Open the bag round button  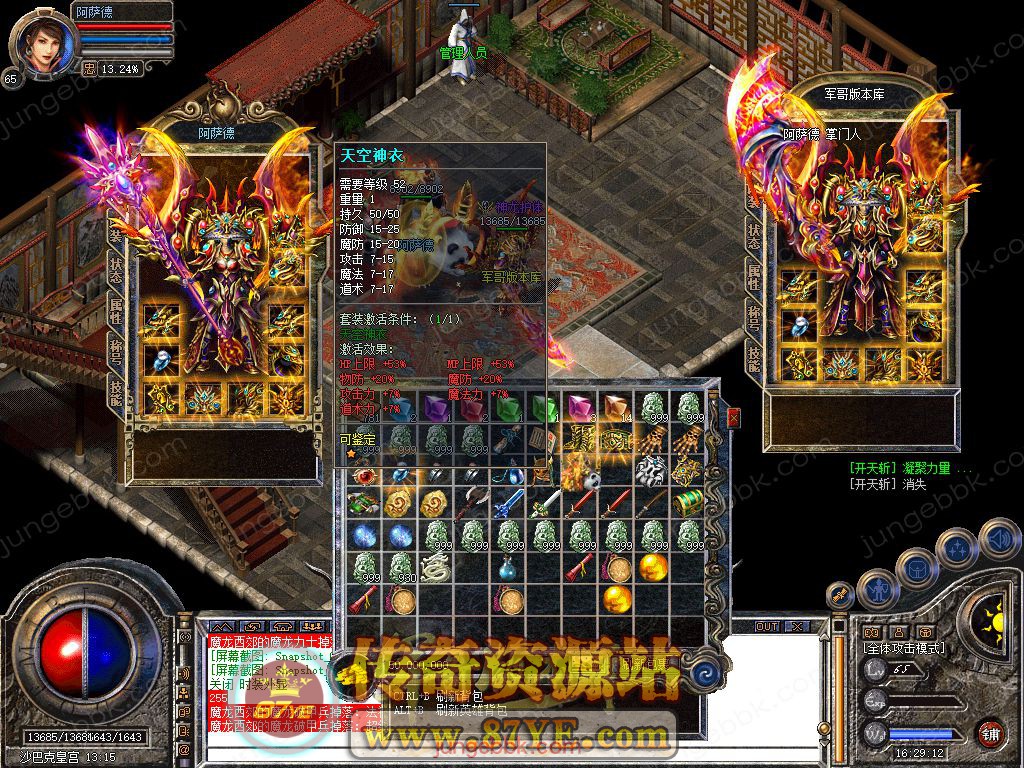pyautogui.click(x=918, y=568)
